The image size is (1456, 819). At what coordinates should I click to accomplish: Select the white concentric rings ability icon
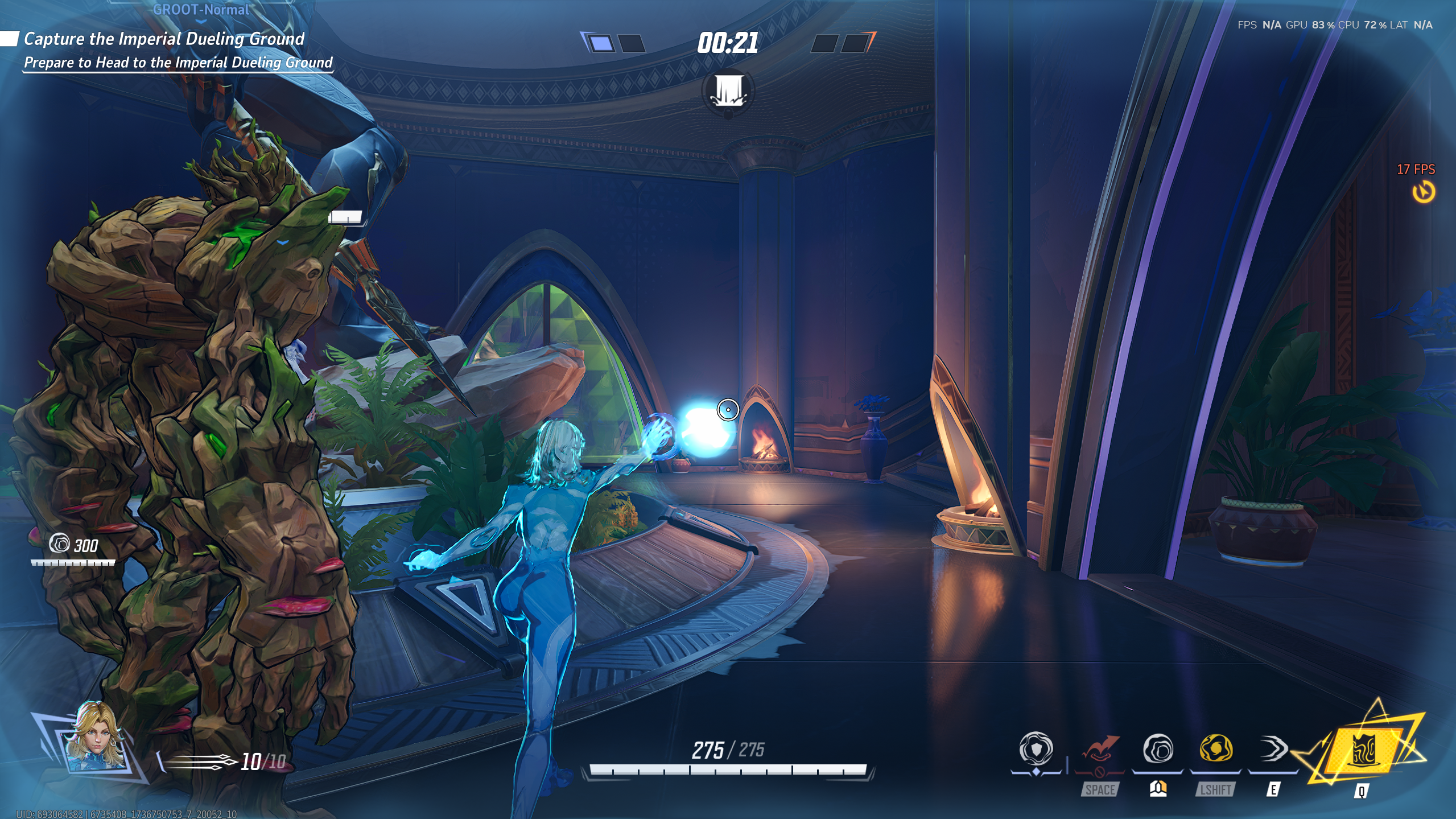(1157, 749)
